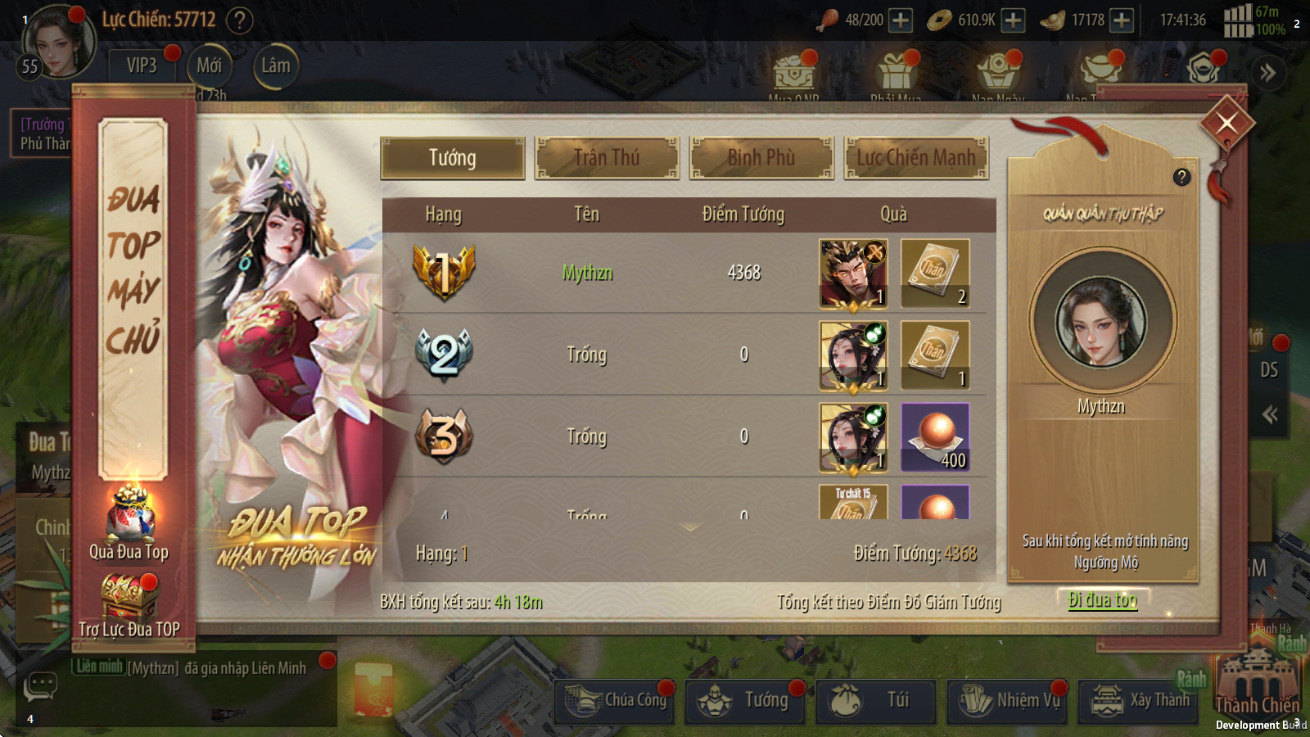Inspect the rank 3 orb reward (400)

click(935, 437)
